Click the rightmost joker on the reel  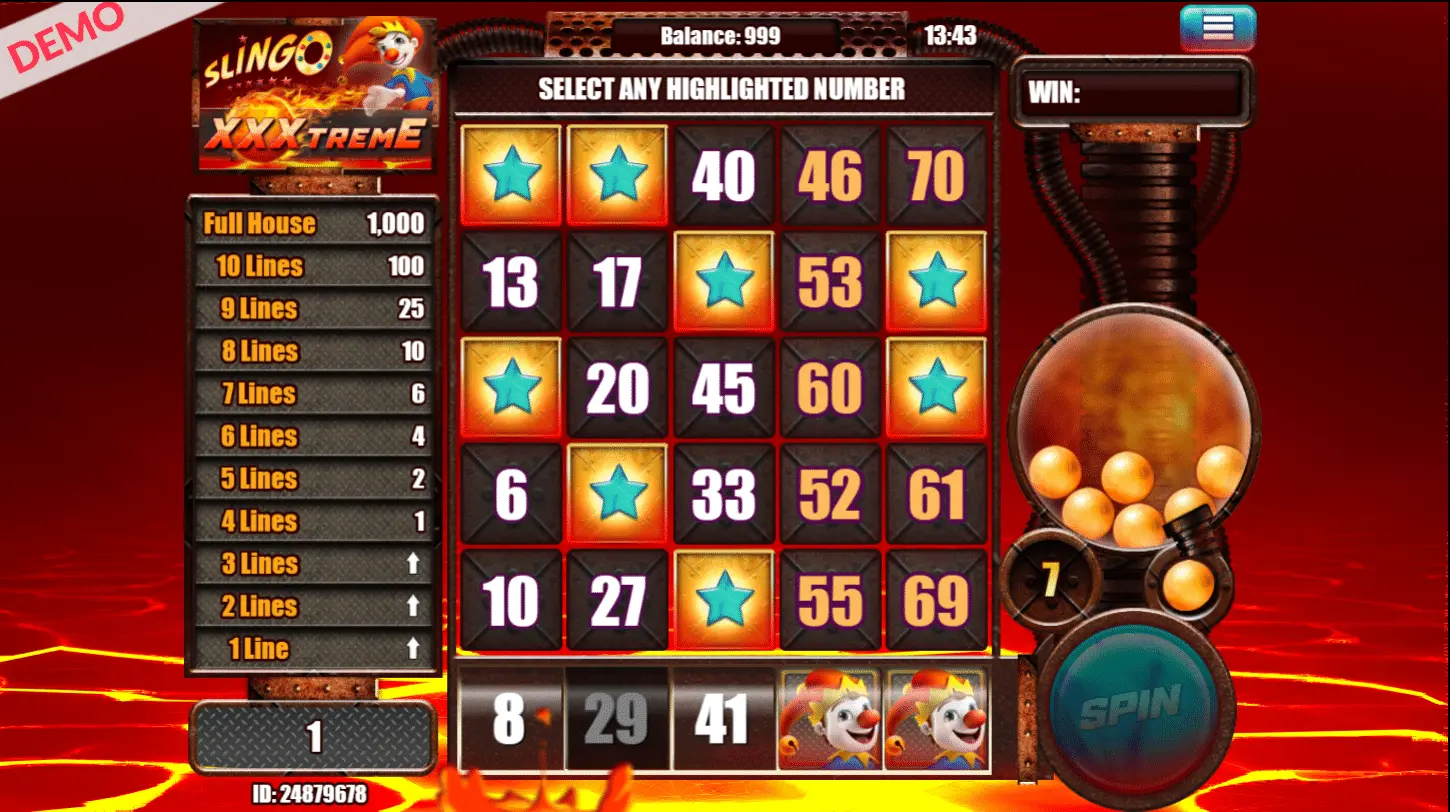point(936,719)
